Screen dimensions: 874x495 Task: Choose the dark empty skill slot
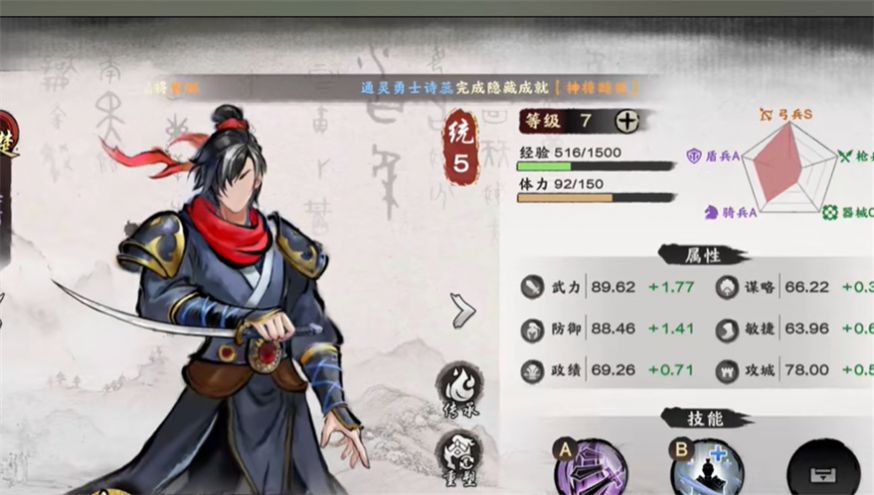click(x=823, y=470)
